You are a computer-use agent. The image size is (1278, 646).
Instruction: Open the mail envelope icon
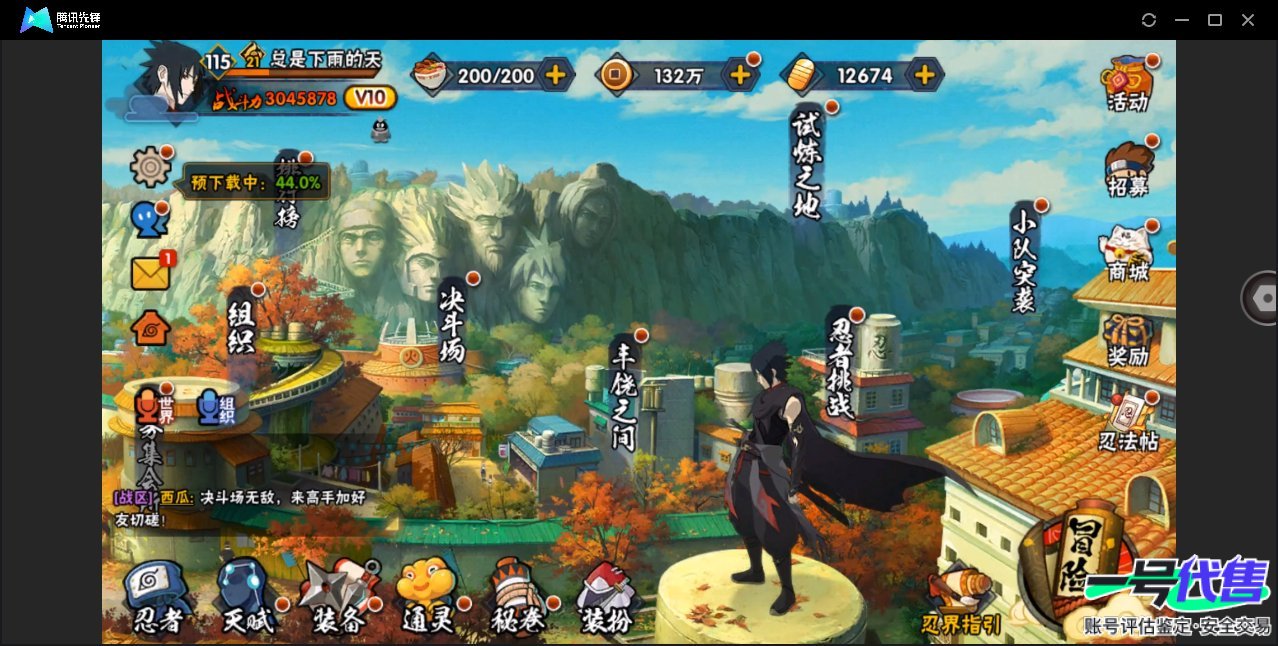click(151, 273)
